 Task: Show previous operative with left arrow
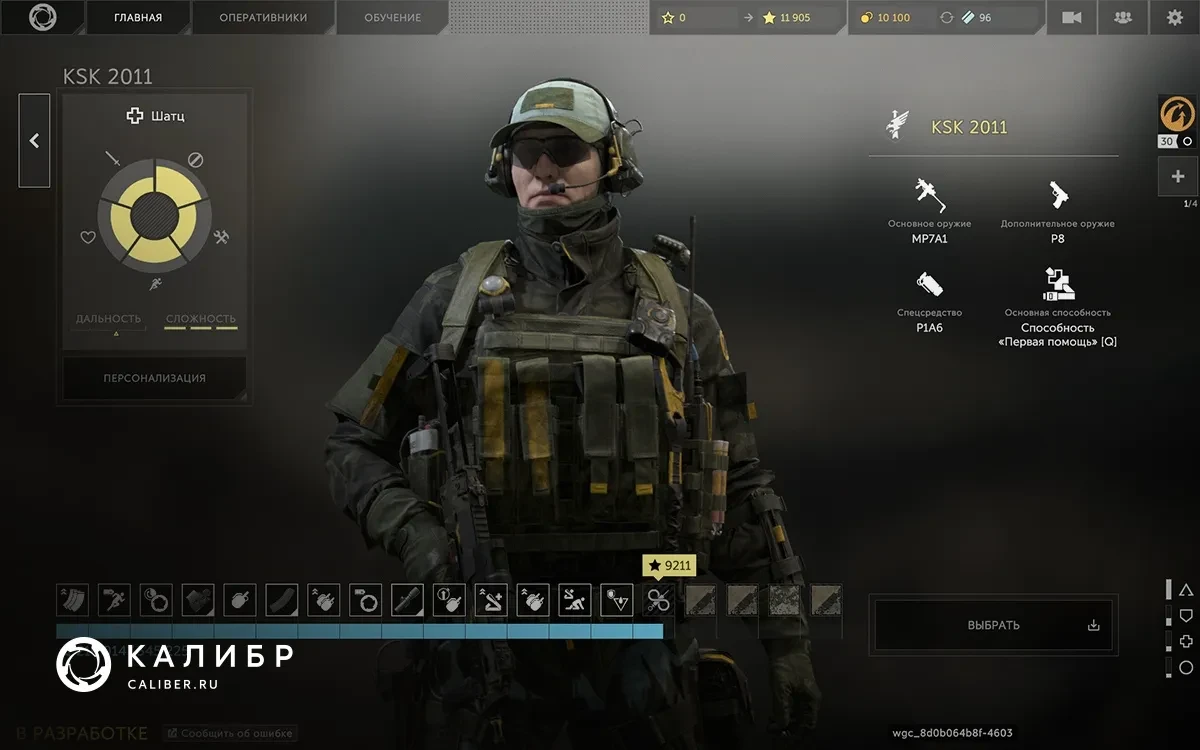34,141
